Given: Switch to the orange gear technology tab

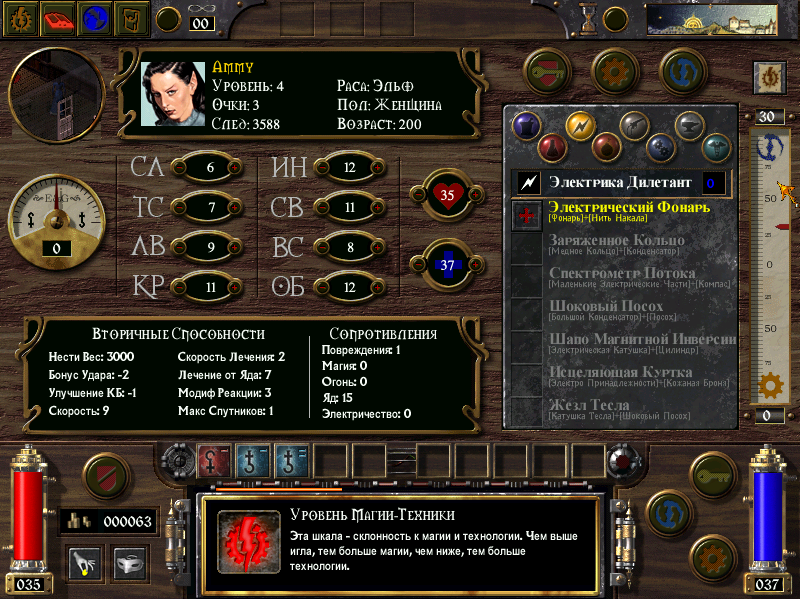Looking at the screenshot, I should point(615,69).
